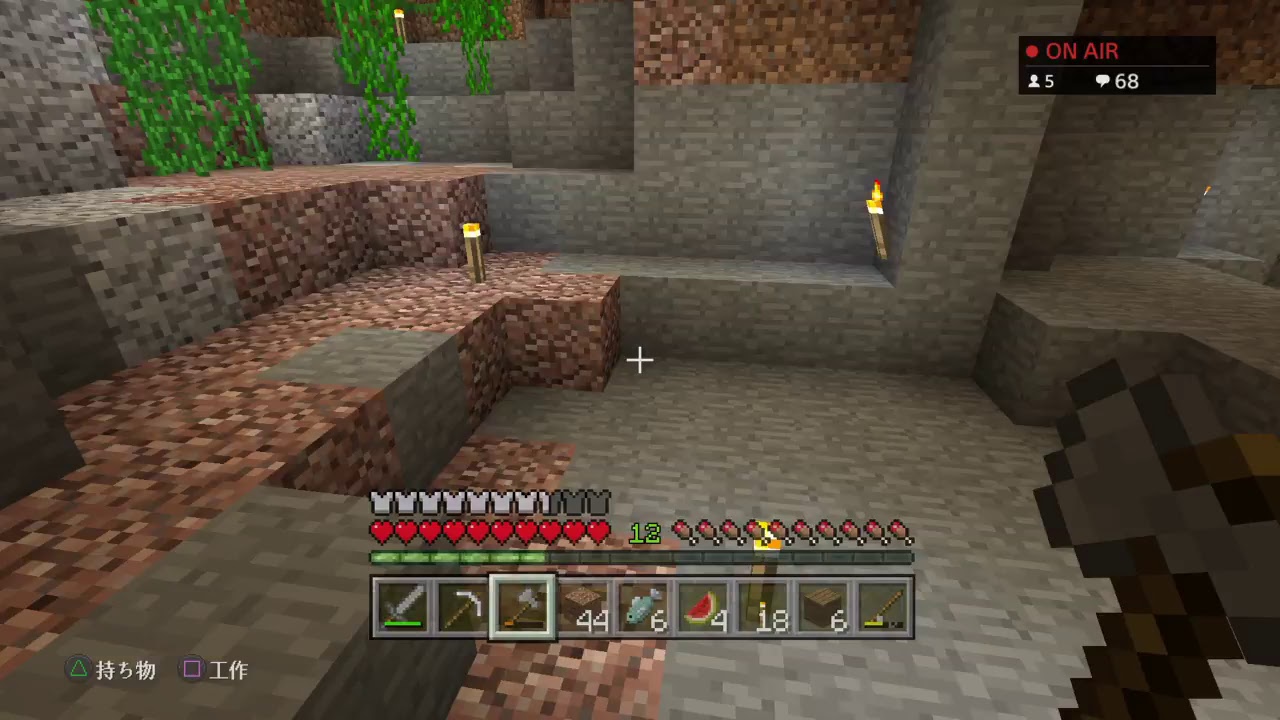Select the stone sword in the hotbar
Viewport: 1280px width, 720px height.
pos(403,605)
